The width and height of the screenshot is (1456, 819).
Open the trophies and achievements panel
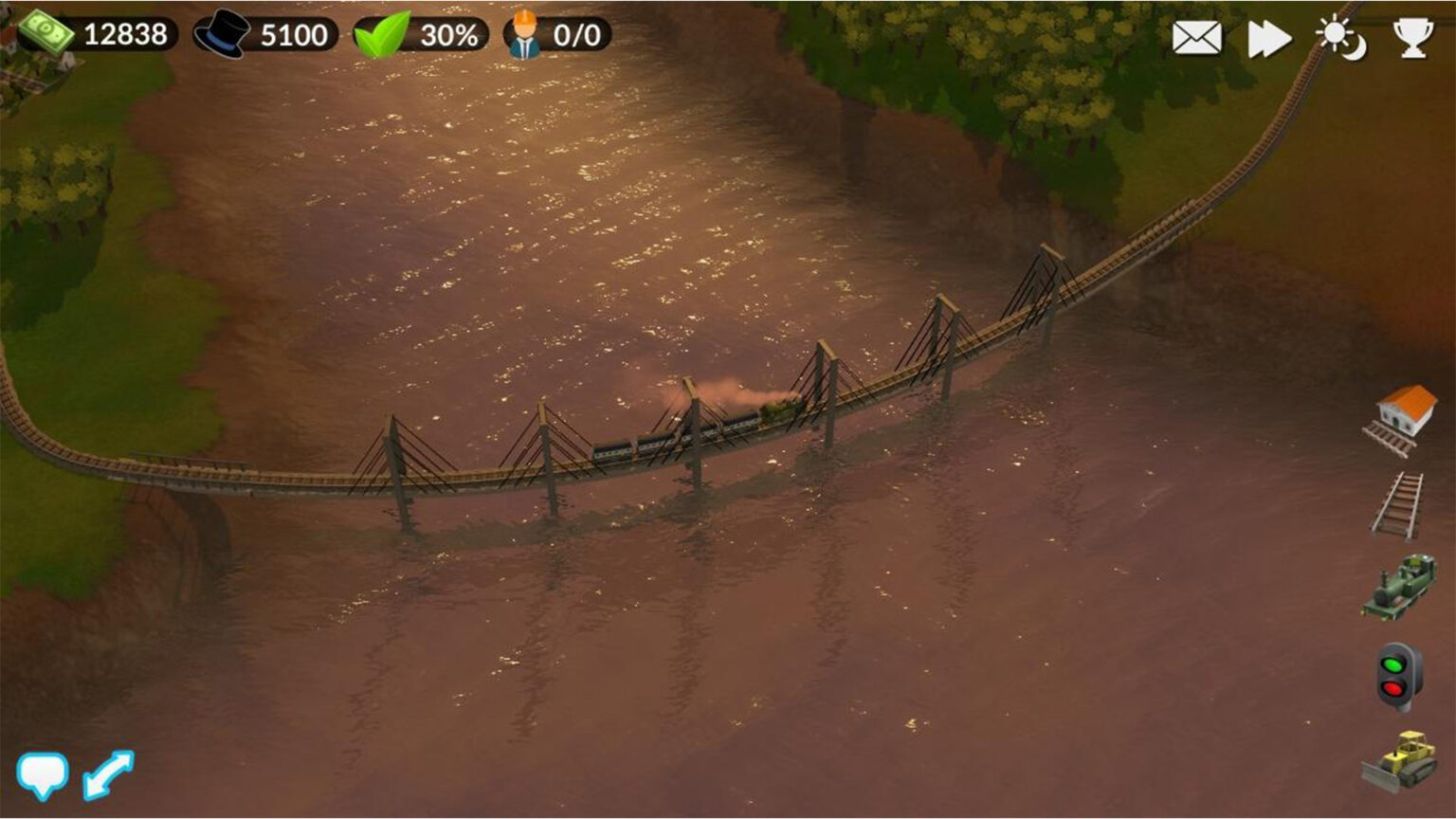1413,39
